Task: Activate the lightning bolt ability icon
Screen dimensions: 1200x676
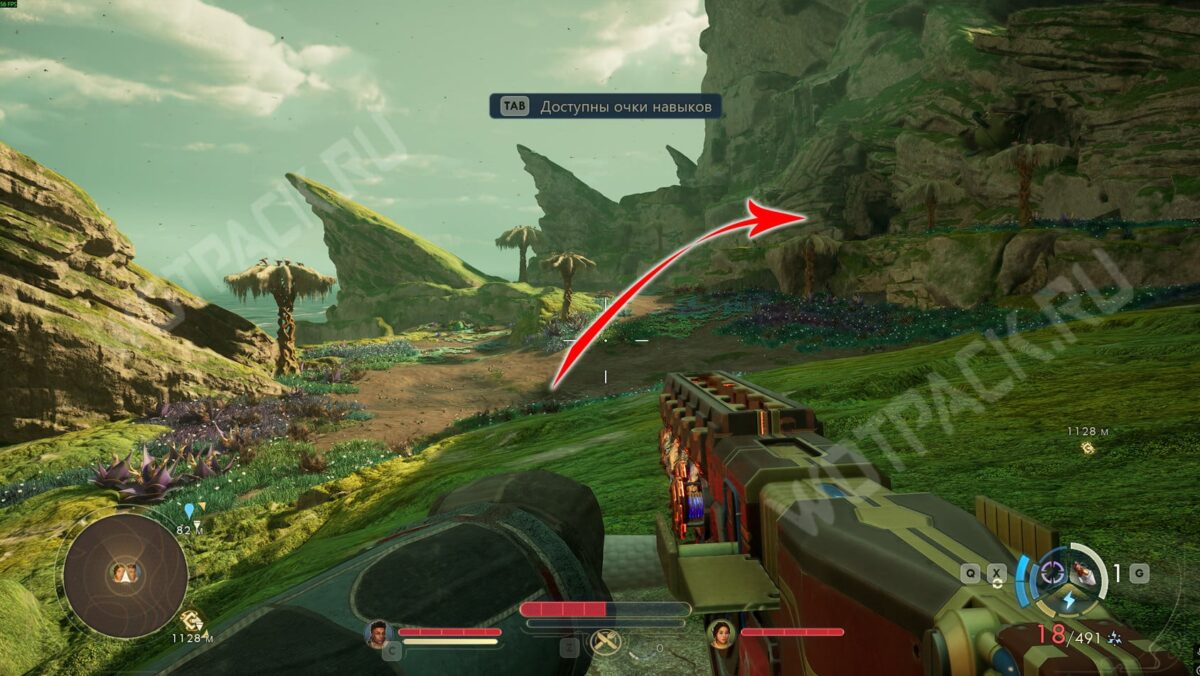Action: (1067, 600)
